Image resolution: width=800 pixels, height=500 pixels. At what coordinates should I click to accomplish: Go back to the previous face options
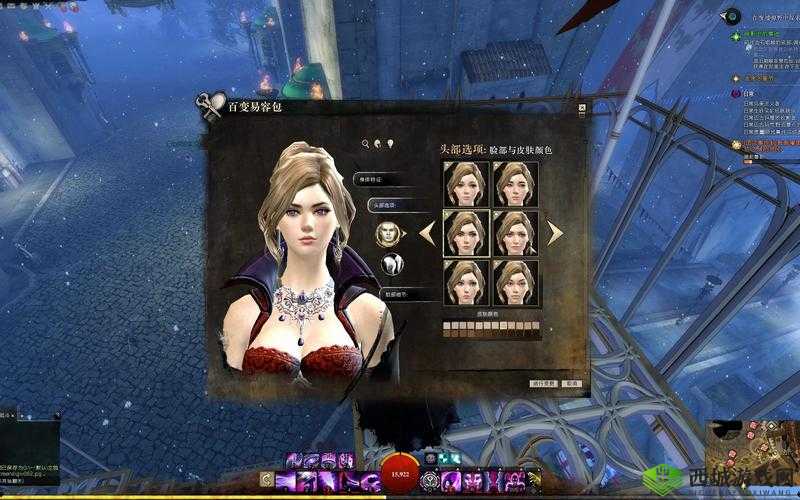click(x=427, y=233)
